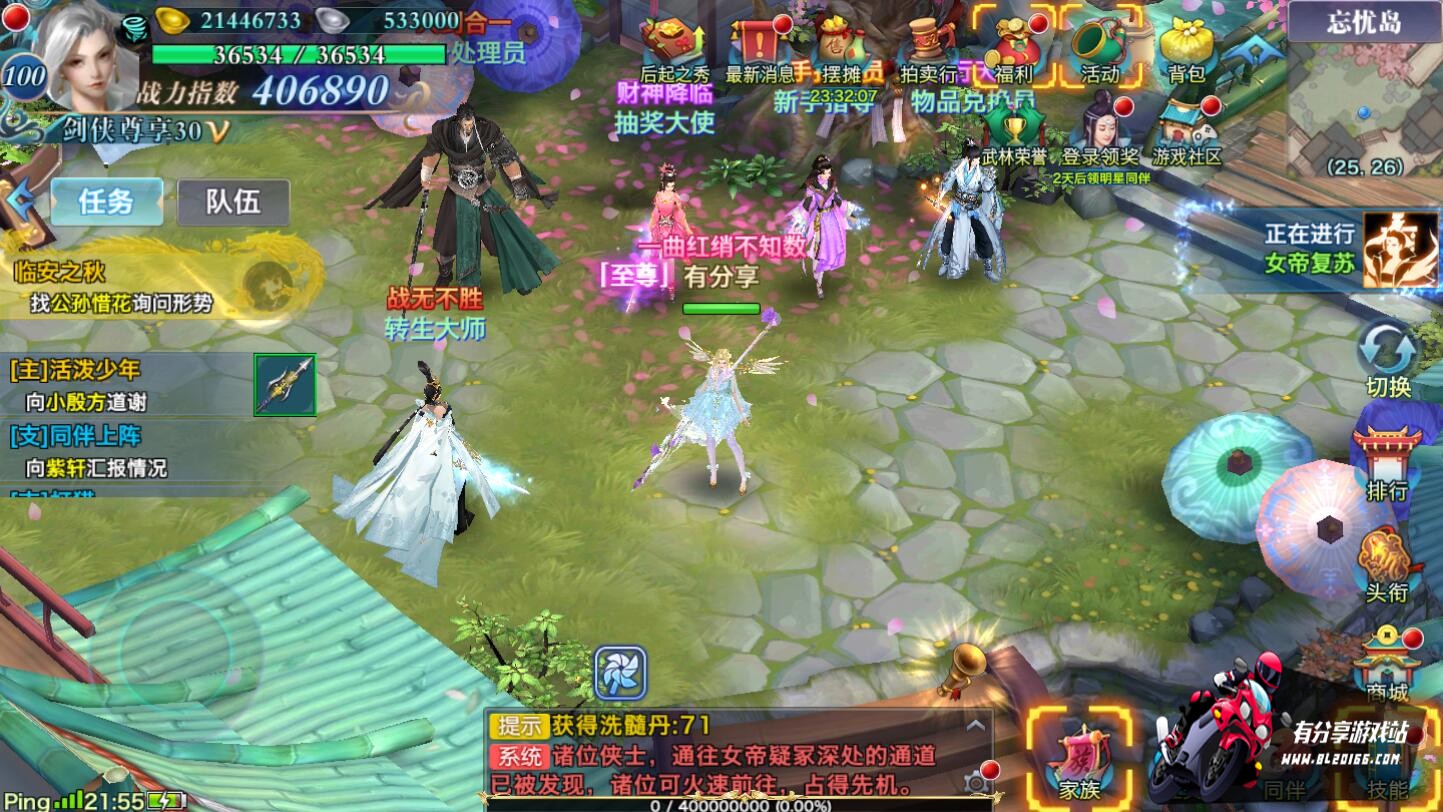Open the 忘忧岛 minimap

pyautogui.click(x=1364, y=100)
